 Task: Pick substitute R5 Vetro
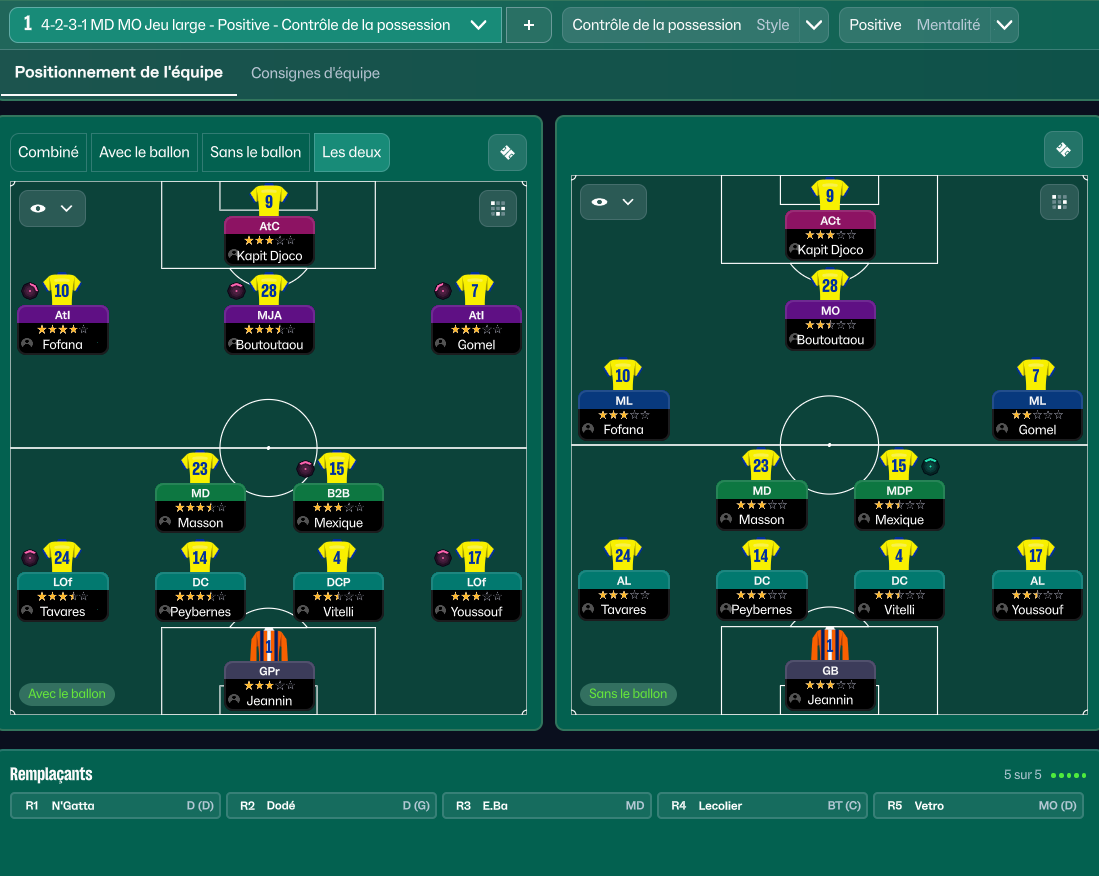point(978,806)
